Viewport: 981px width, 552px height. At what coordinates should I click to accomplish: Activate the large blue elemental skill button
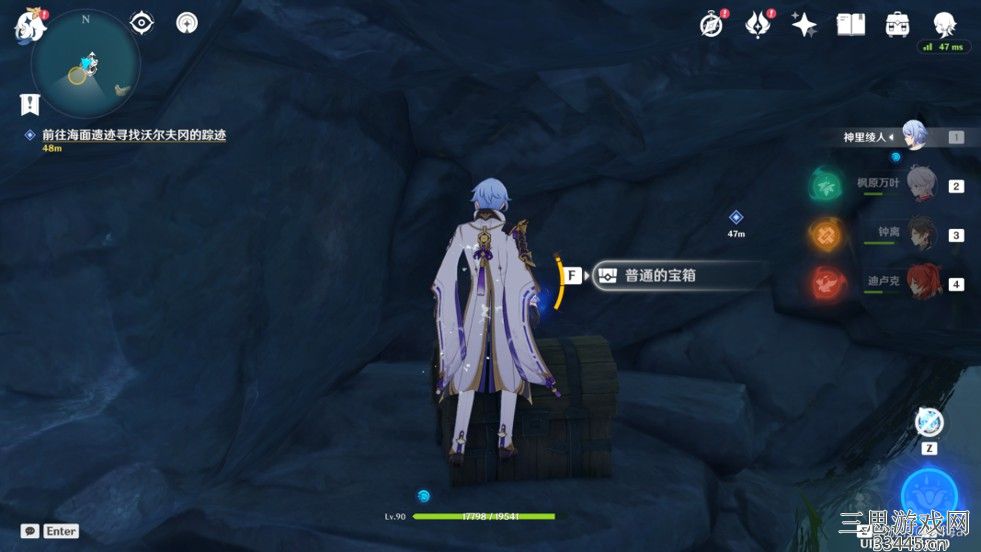pos(931,494)
